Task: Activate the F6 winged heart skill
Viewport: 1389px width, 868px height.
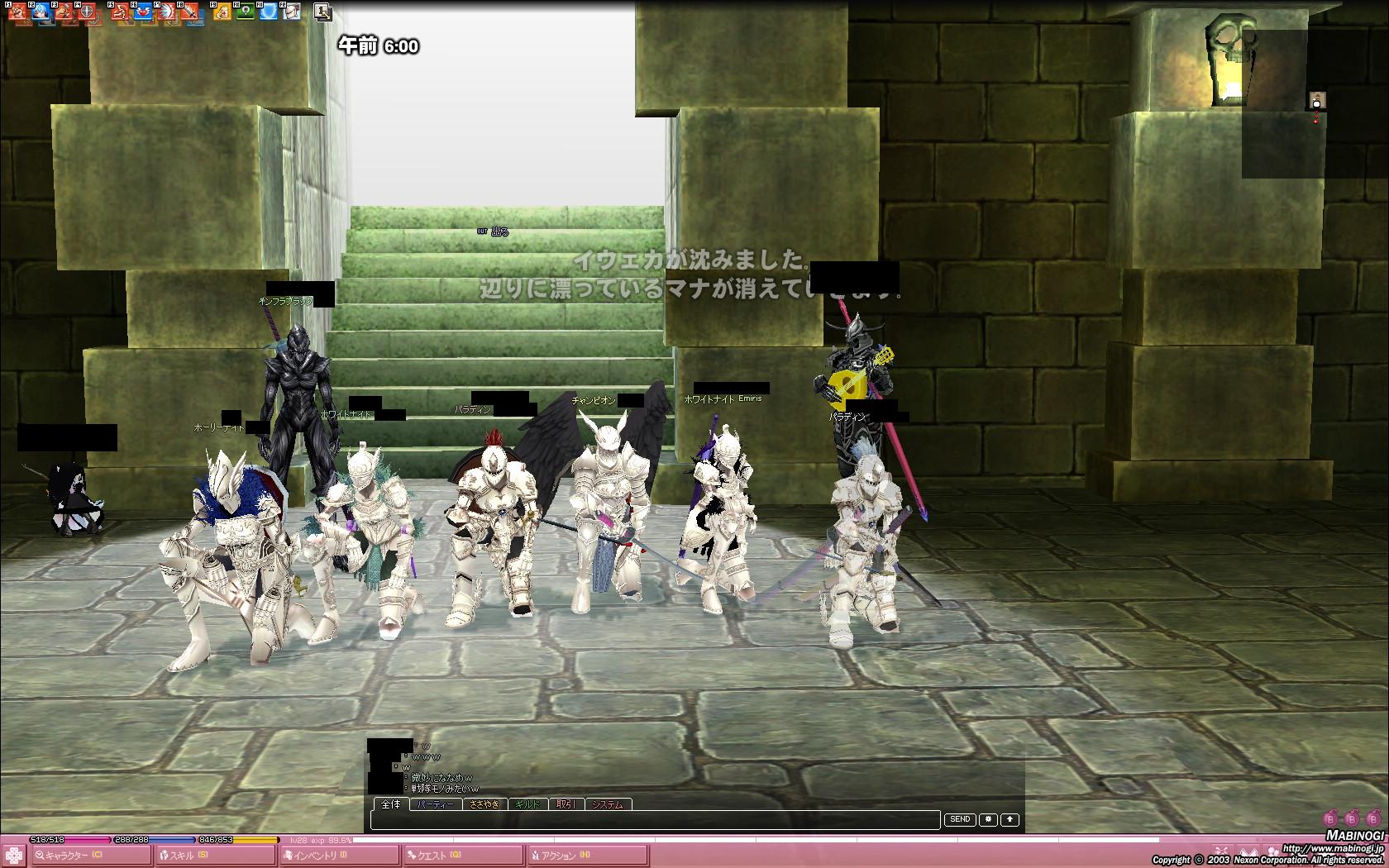Action: point(143,12)
